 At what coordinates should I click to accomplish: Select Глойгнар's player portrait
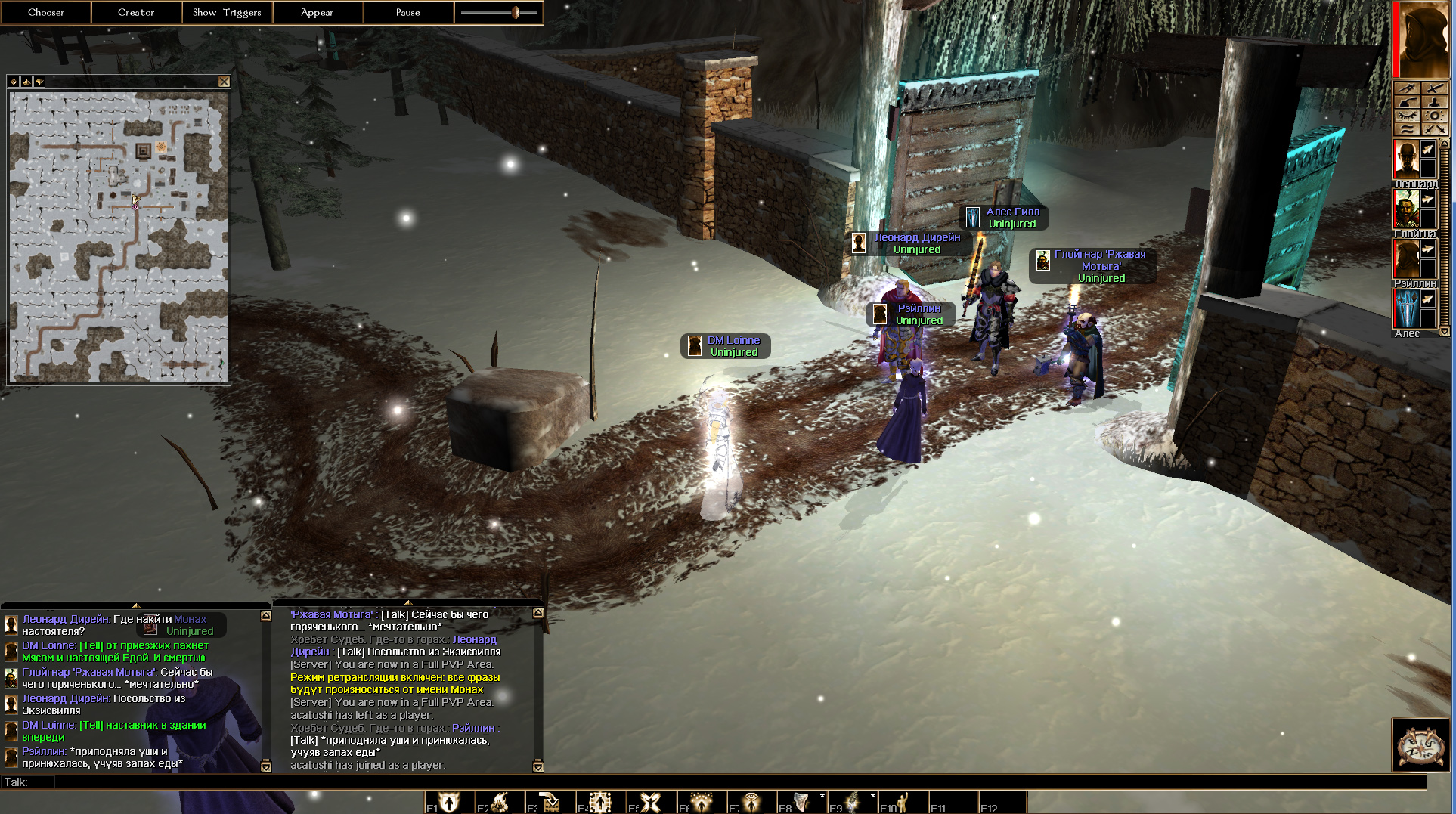click(x=1406, y=209)
